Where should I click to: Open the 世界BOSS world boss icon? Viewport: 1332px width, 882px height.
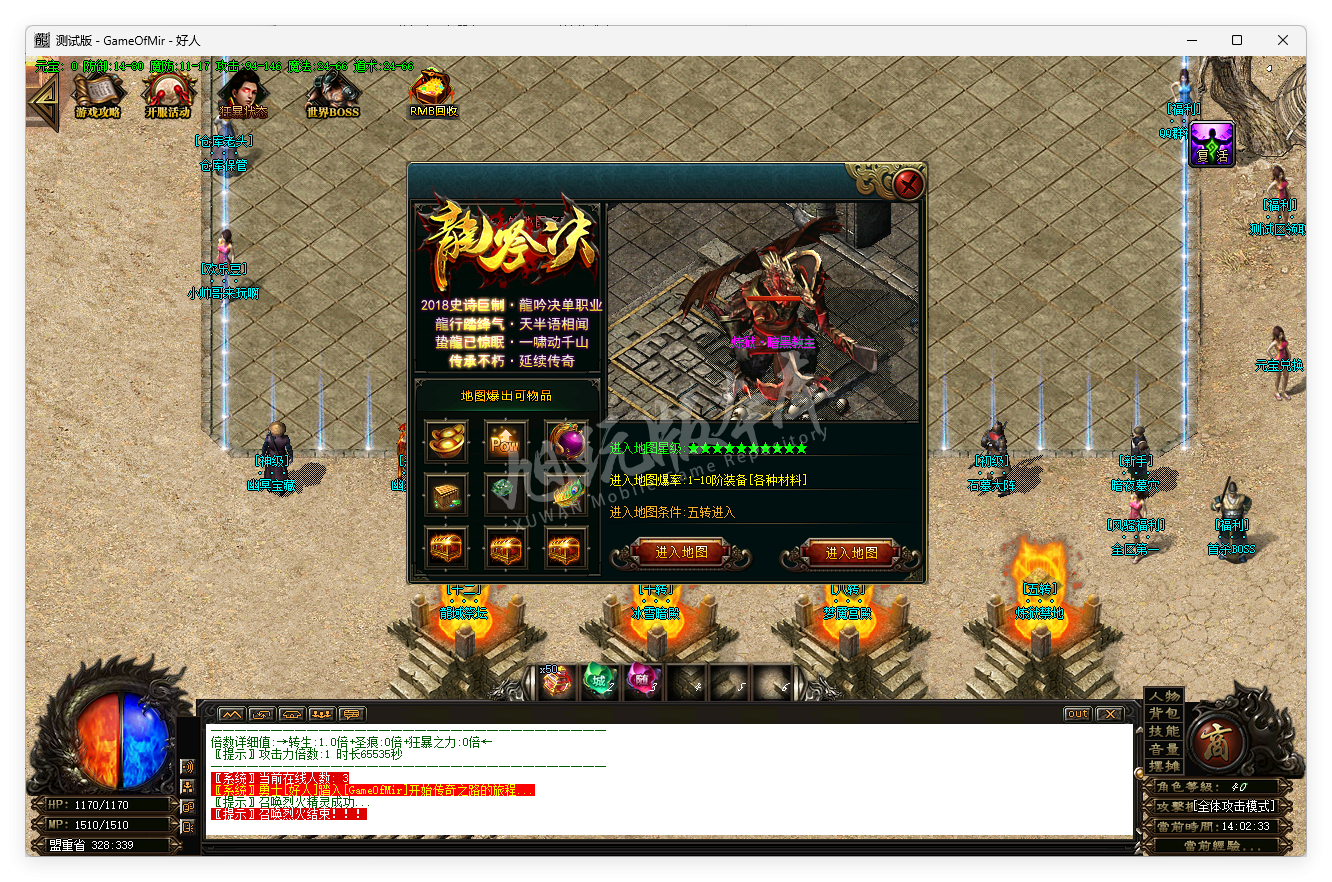click(x=330, y=90)
